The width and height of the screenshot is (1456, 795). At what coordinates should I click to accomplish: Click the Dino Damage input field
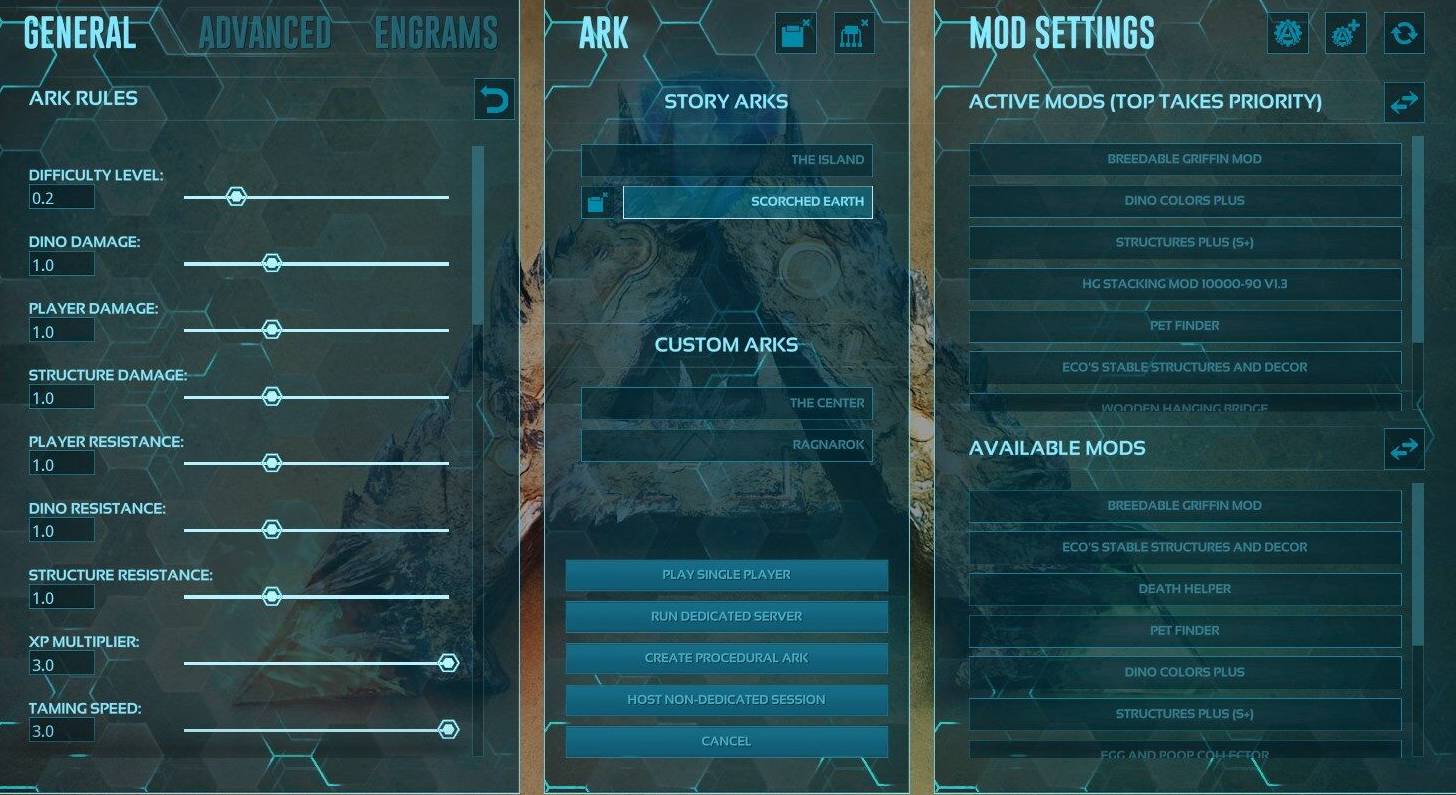pos(61,263)
